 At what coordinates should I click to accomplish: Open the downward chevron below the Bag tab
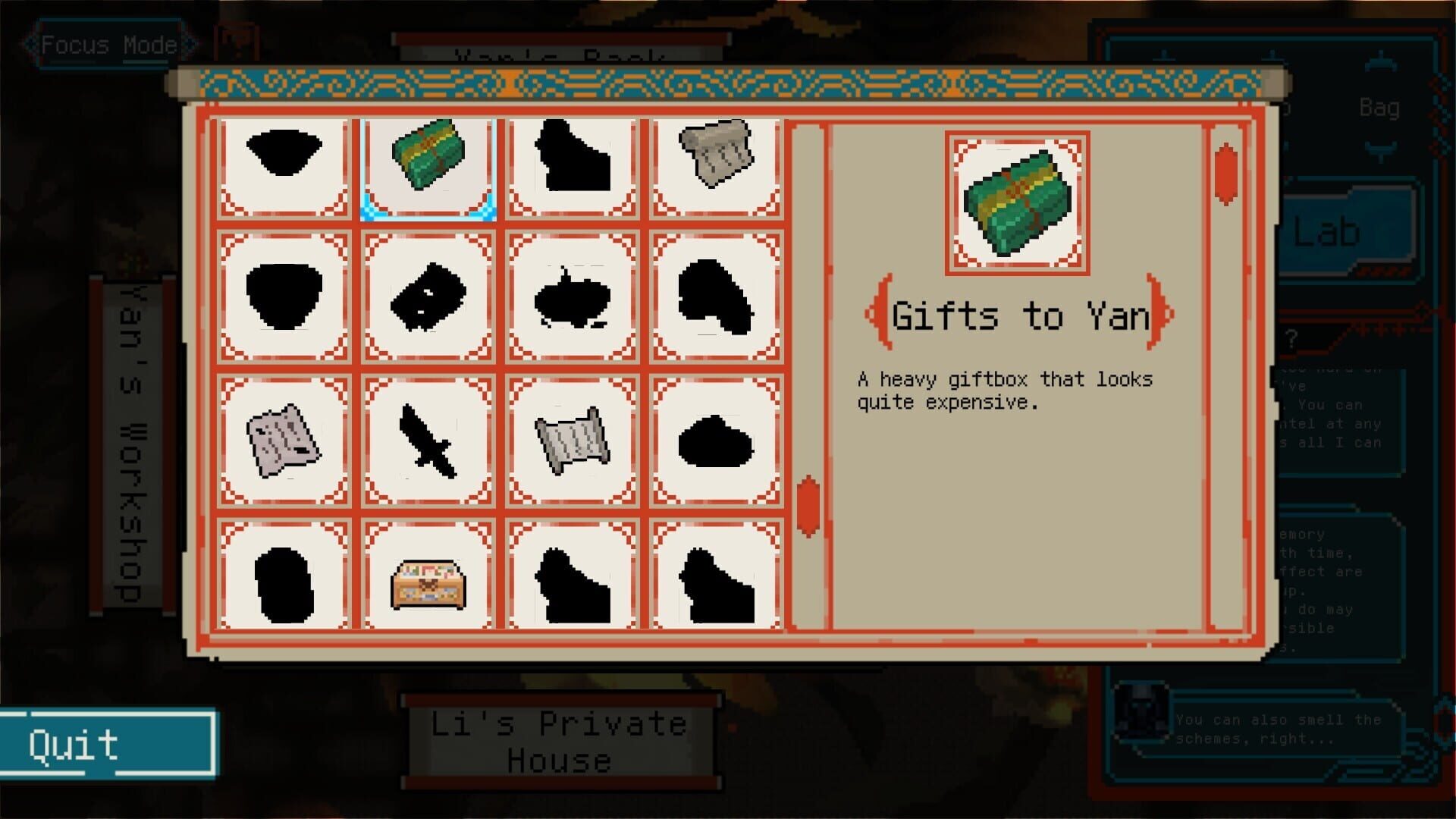point(1381,149)
